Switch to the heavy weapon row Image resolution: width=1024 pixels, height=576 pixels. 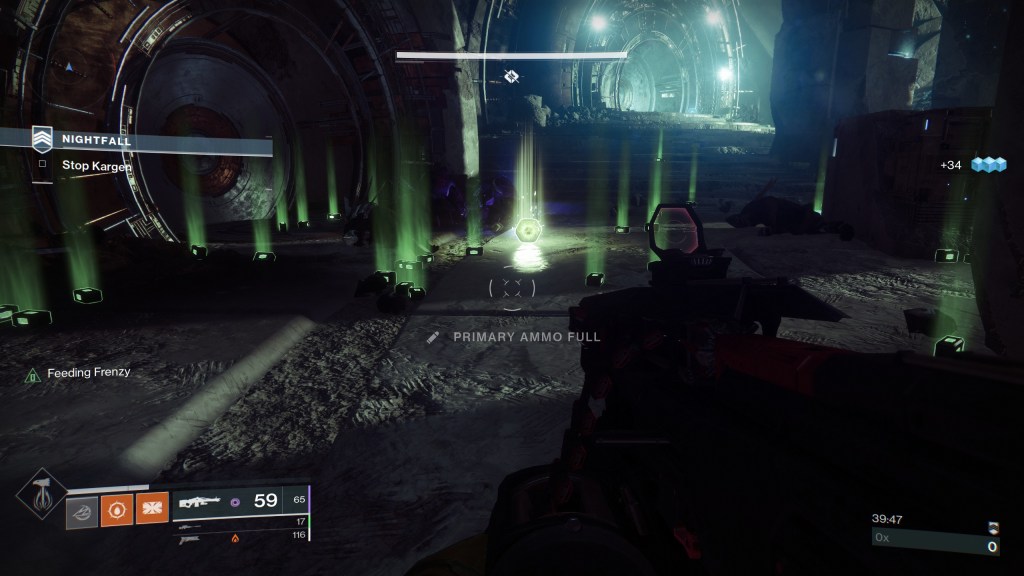(240, 537)
